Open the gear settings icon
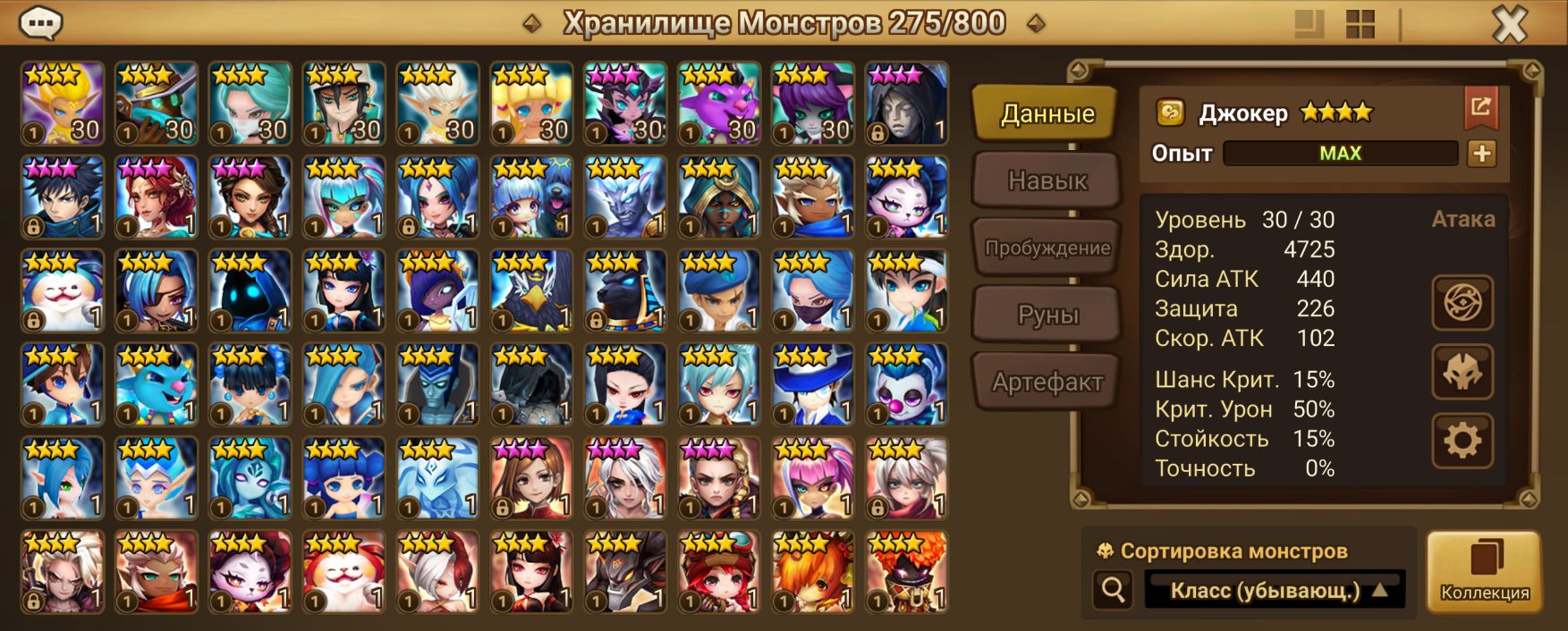This screenshot has height=631, width=1568. [x=1462, y=441]
